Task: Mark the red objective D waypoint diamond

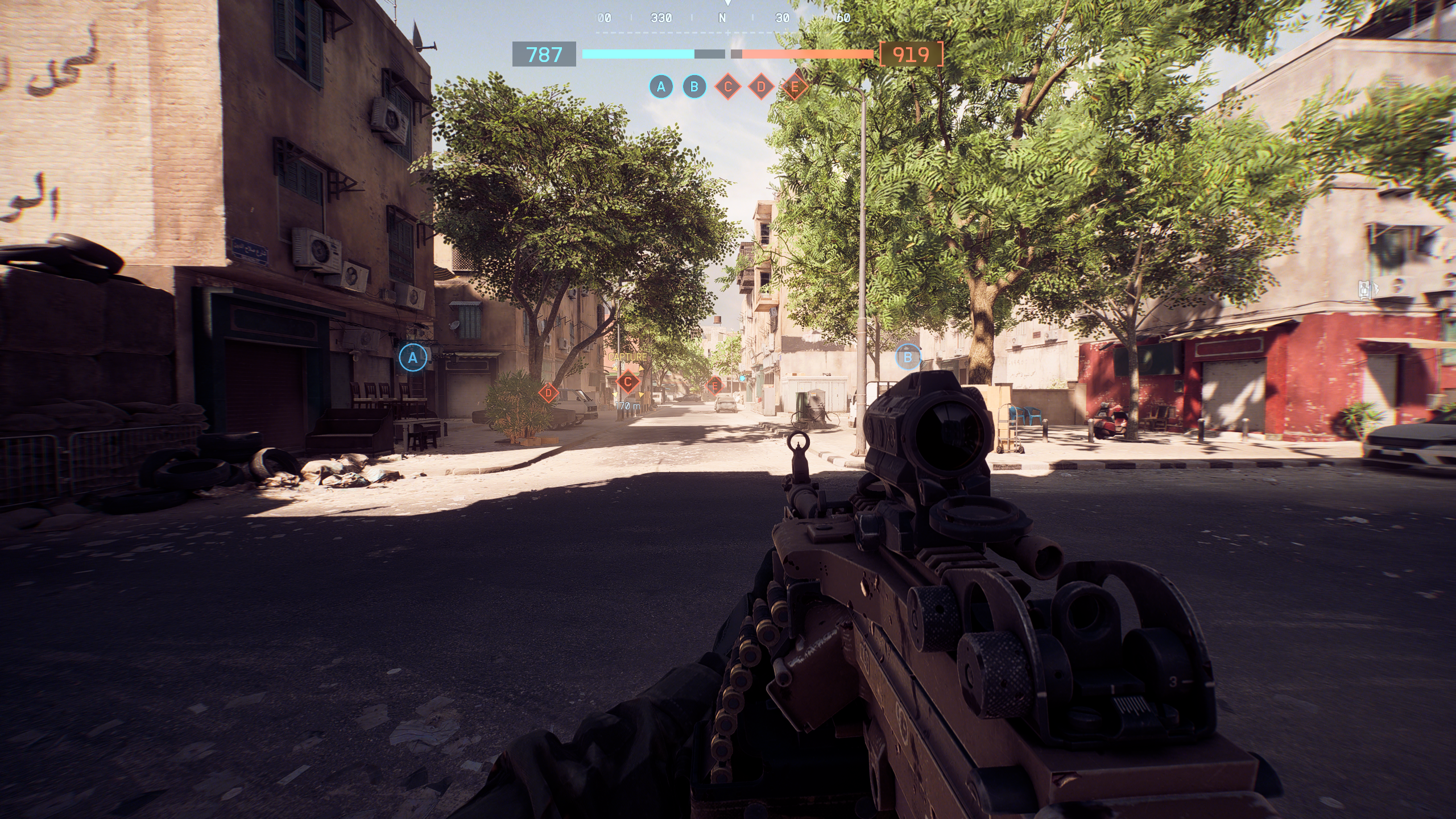Action: click(x=548, y=392)
